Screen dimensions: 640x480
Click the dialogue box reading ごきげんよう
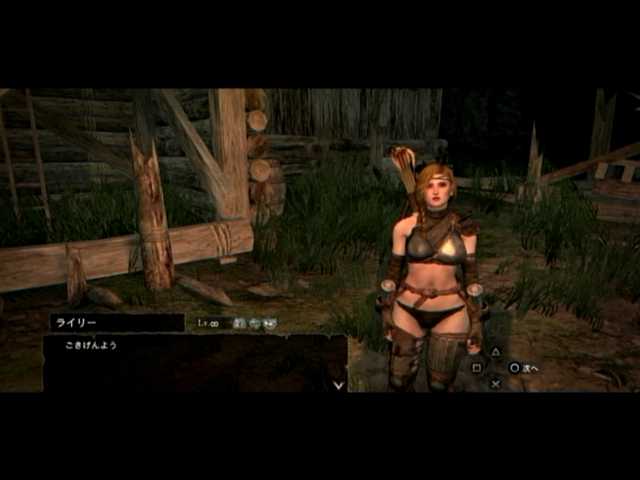coord(194,362)
